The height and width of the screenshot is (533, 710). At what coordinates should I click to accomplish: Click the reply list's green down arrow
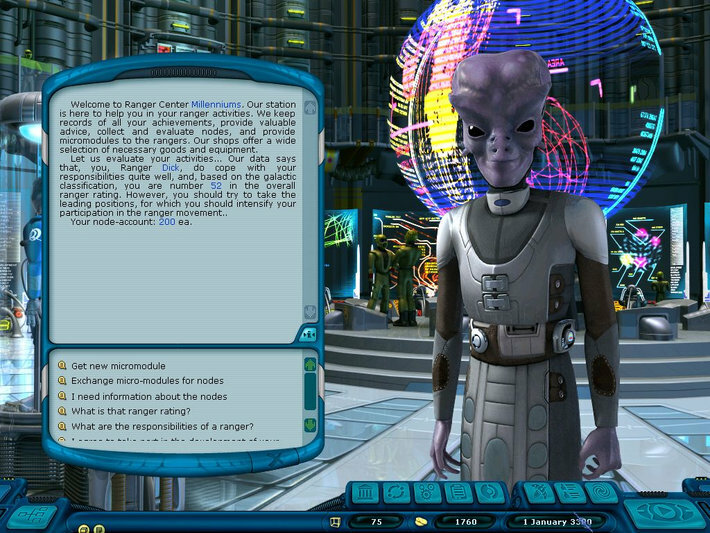[x=310, y=425]
